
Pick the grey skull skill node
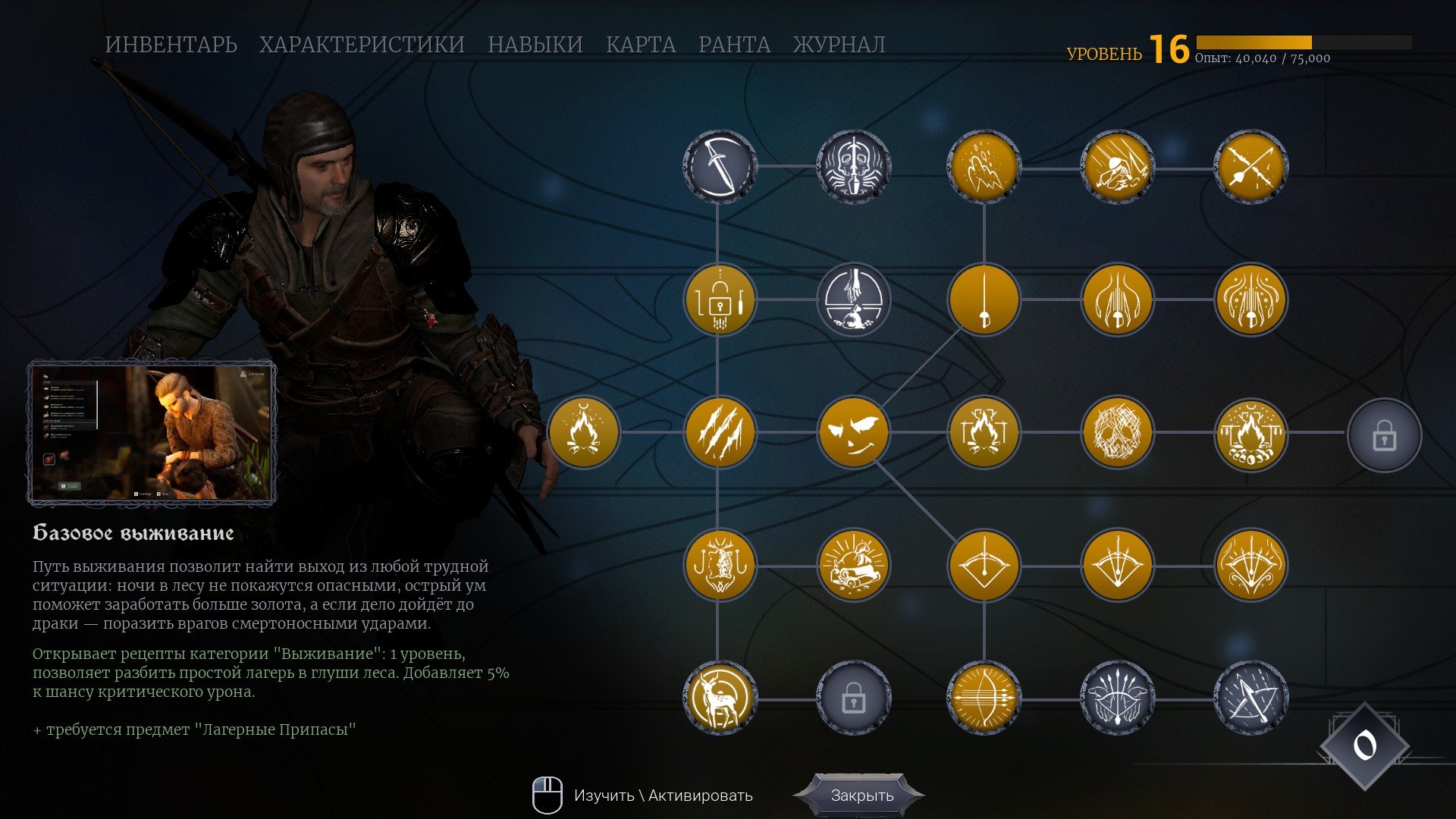tap(853, 166)
